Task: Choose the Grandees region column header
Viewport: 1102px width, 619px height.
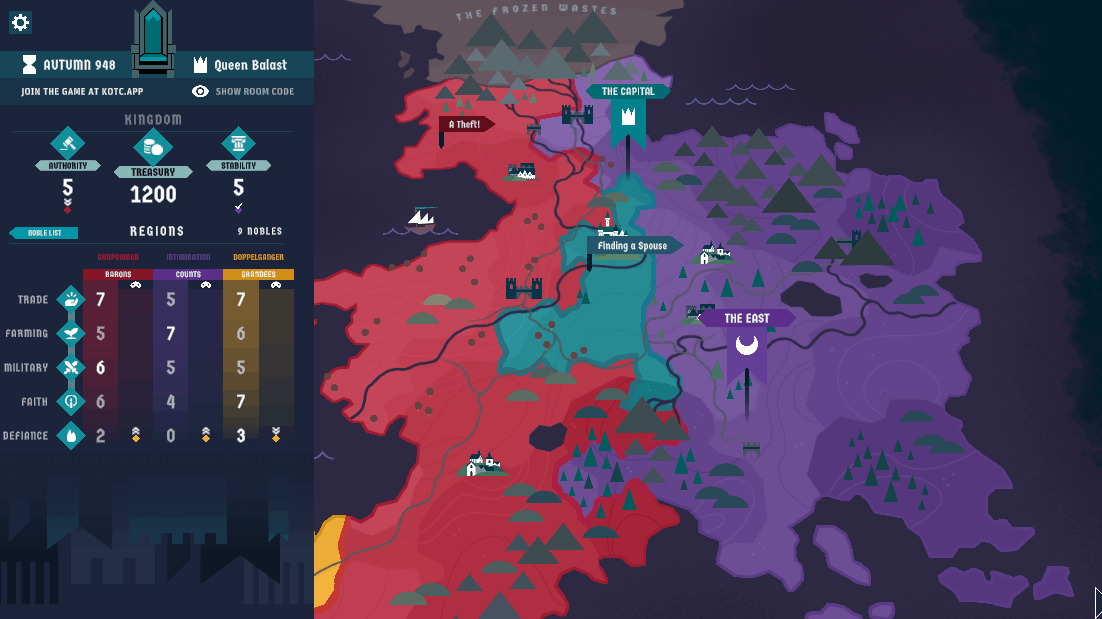Action: pos(258,274)
